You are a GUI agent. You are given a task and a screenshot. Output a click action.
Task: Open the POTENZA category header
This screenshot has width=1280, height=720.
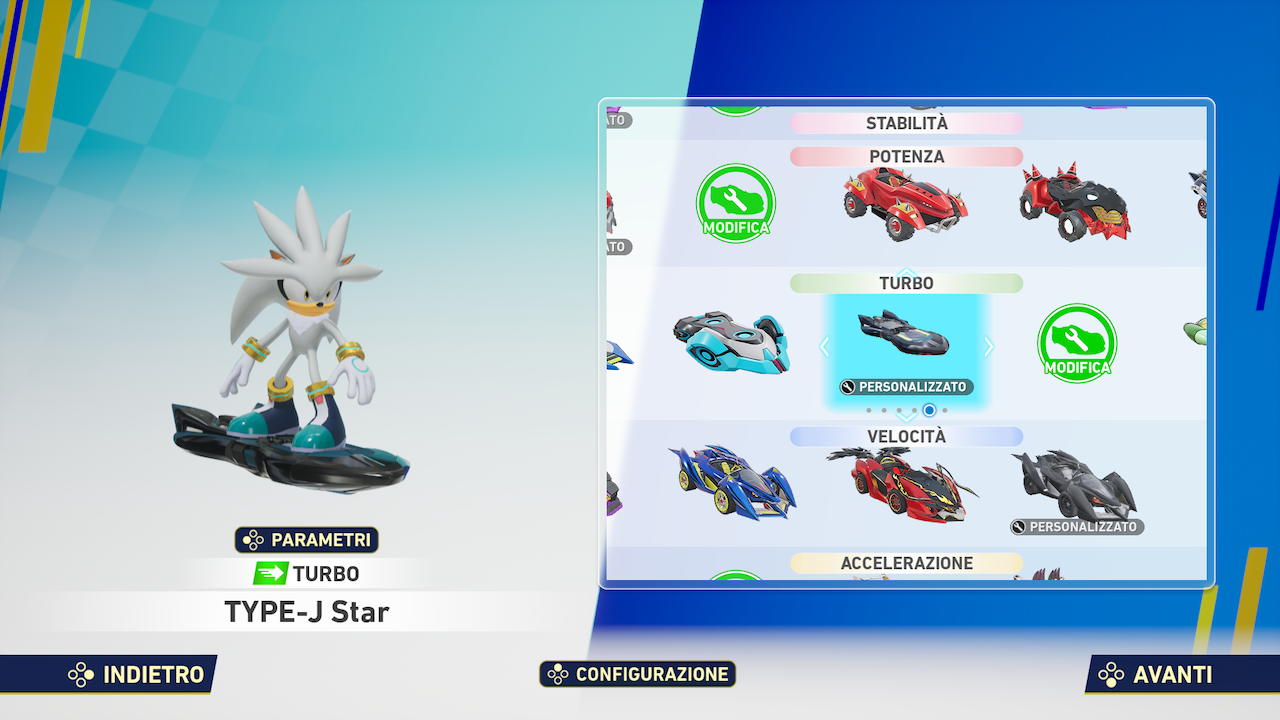(x=906, y=157)
